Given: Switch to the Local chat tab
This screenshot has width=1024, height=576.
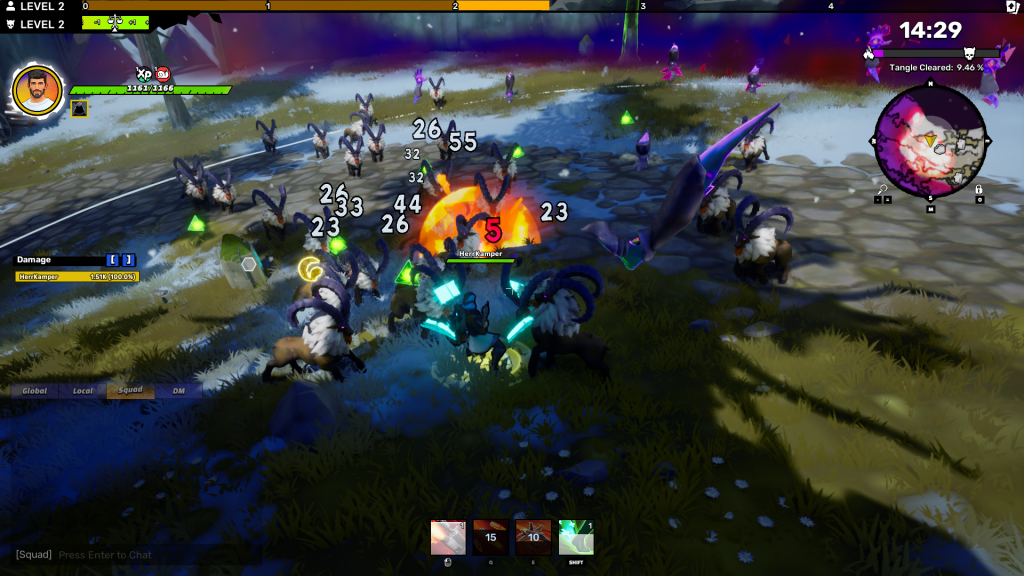Looking at the screenshot, I should pos(83,390).
